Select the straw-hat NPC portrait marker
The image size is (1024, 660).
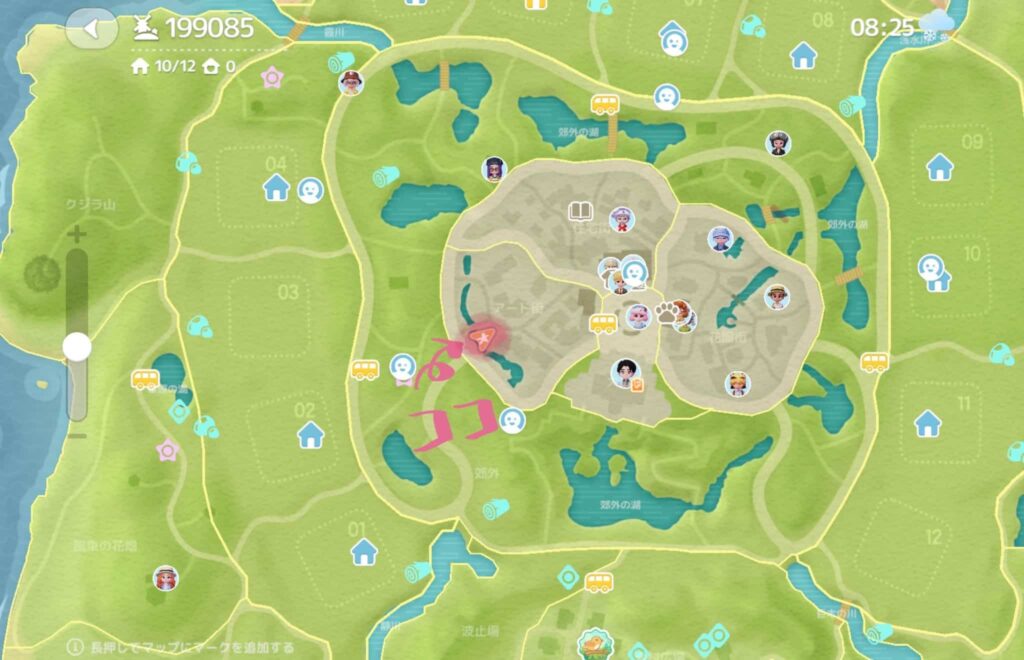point(776,296)
